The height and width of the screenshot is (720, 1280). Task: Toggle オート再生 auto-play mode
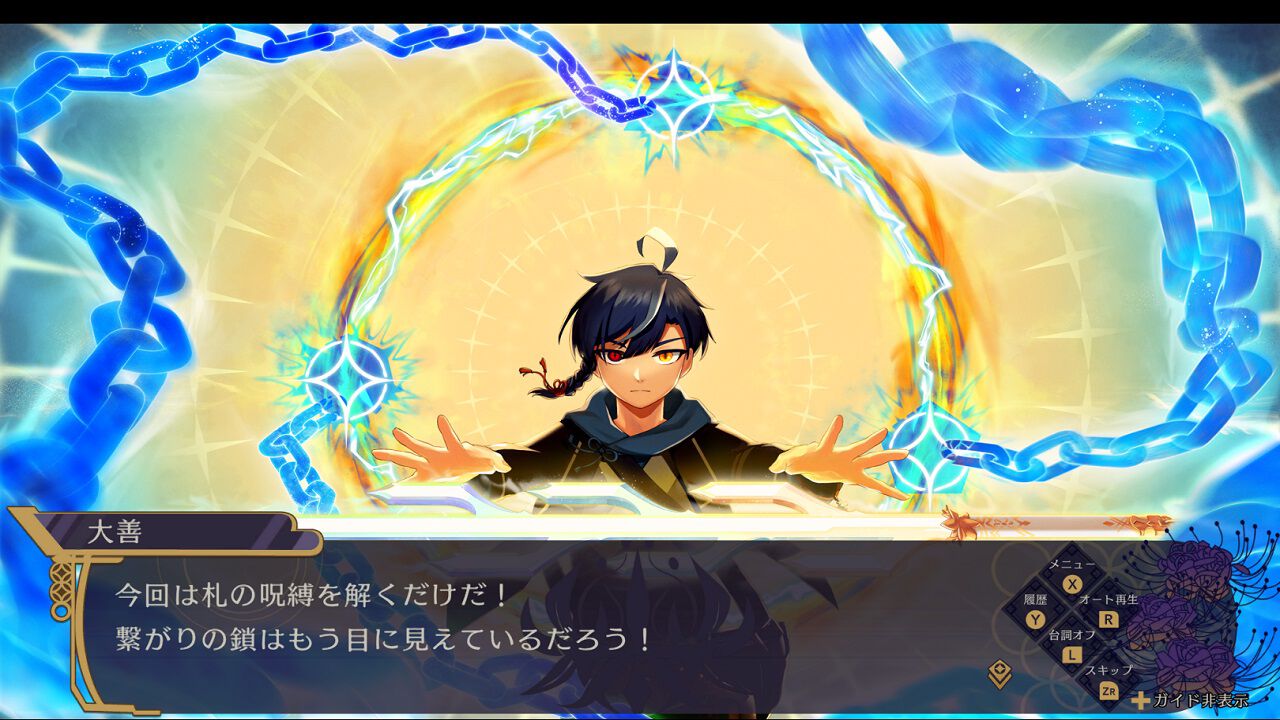click(1109, 599)
